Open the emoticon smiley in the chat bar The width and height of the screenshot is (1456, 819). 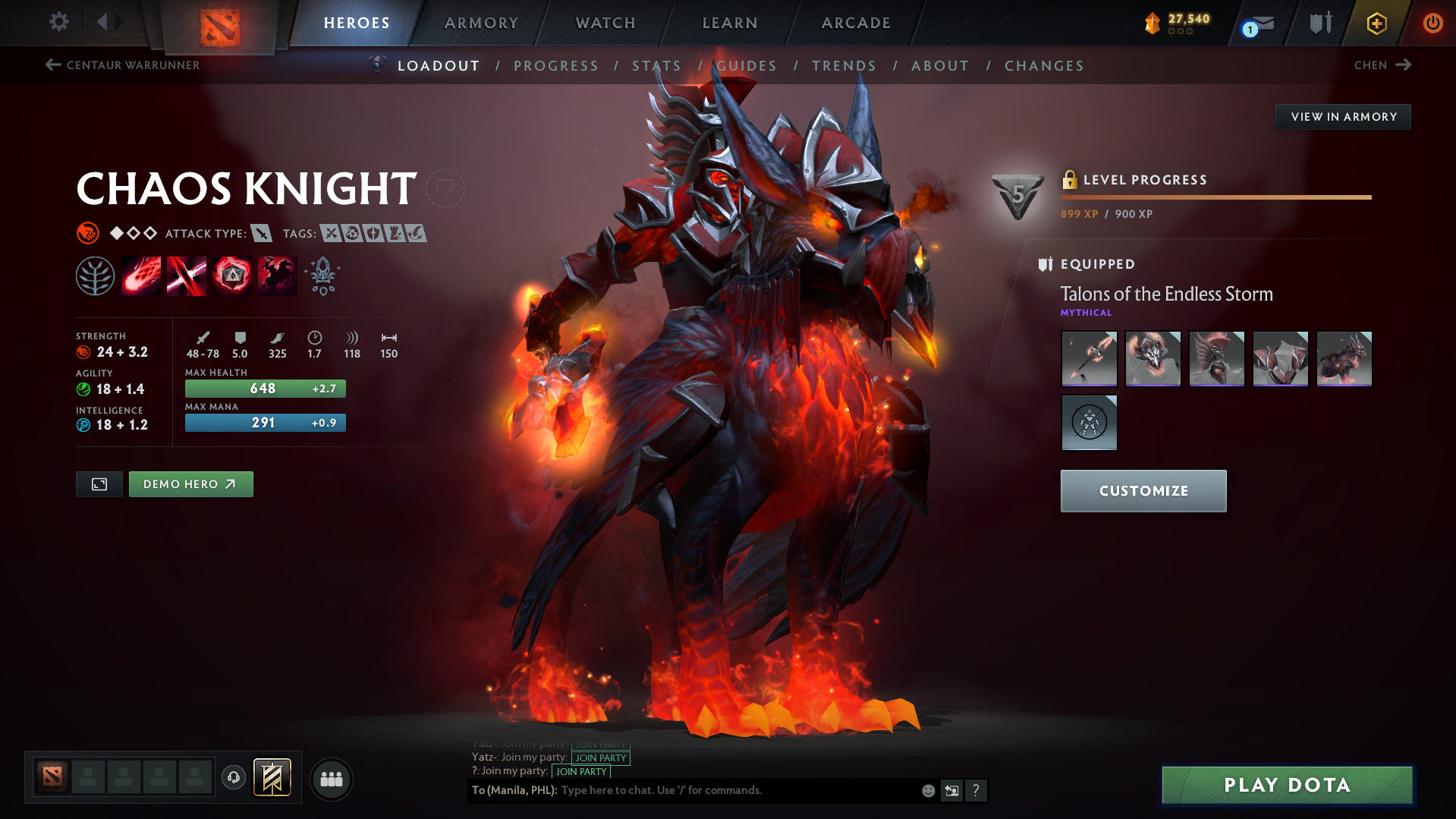pos(927,790)
